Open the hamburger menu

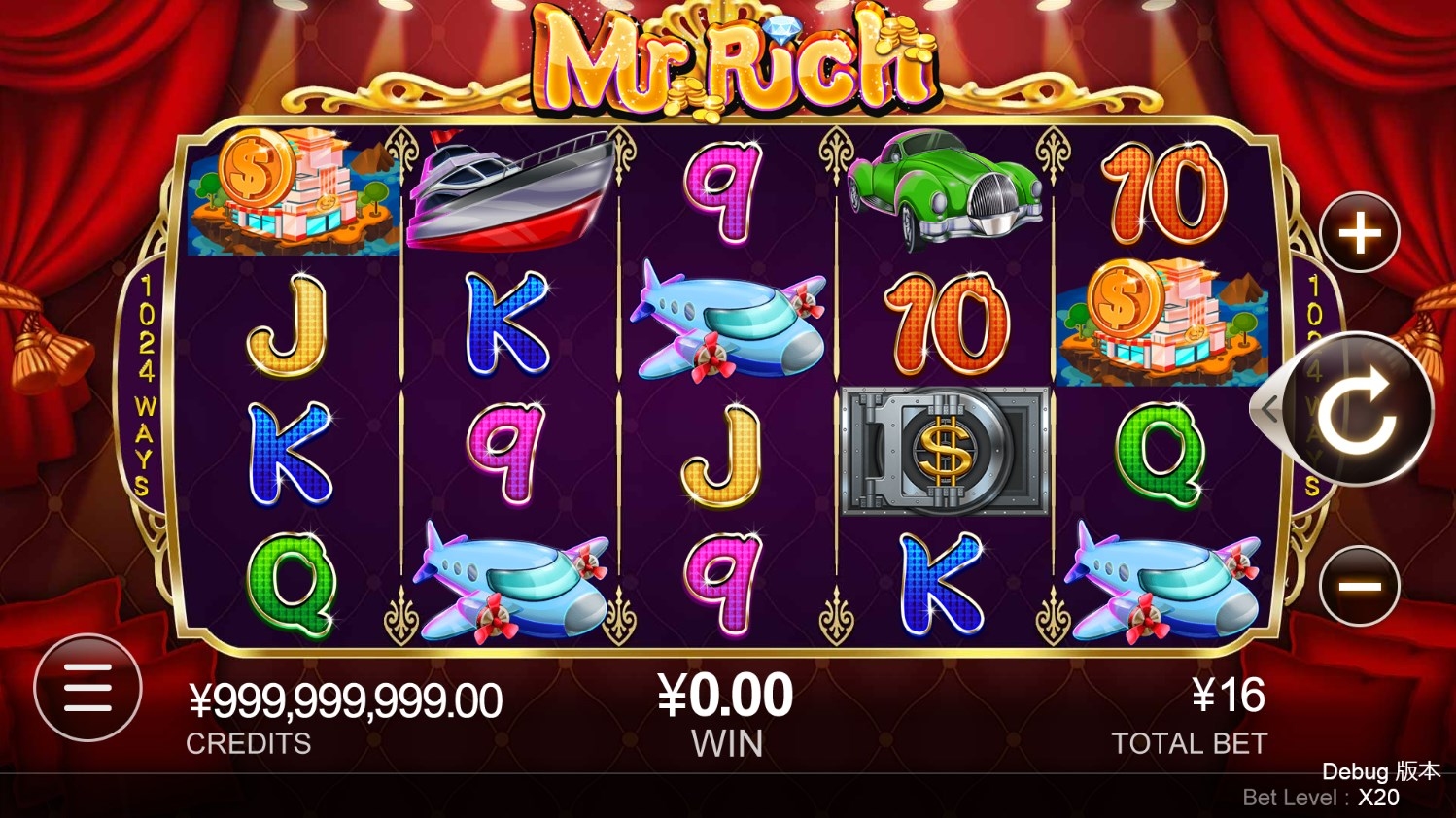[87, 688]
